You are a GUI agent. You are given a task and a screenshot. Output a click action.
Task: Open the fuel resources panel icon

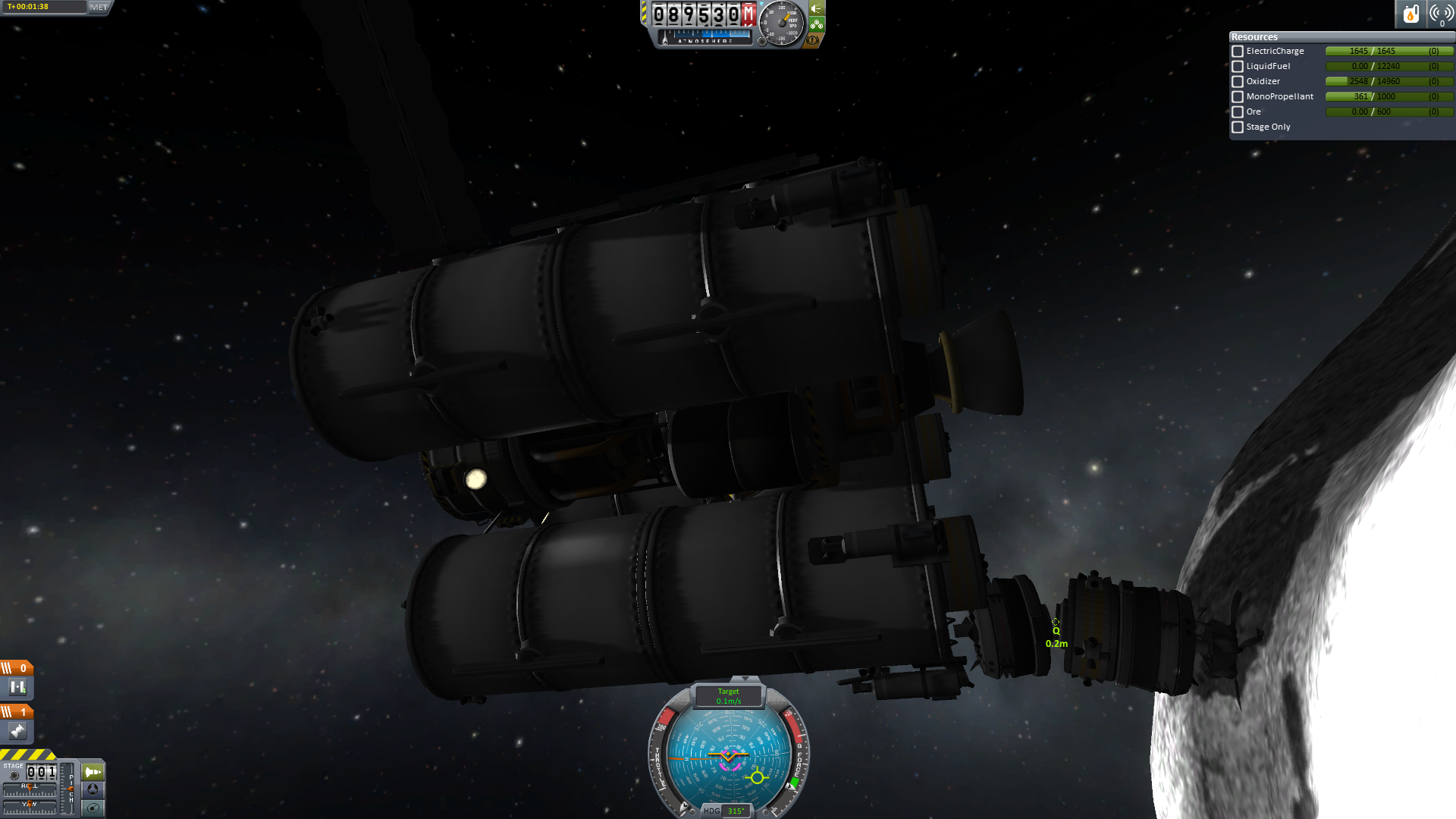tap(1410, 14)
